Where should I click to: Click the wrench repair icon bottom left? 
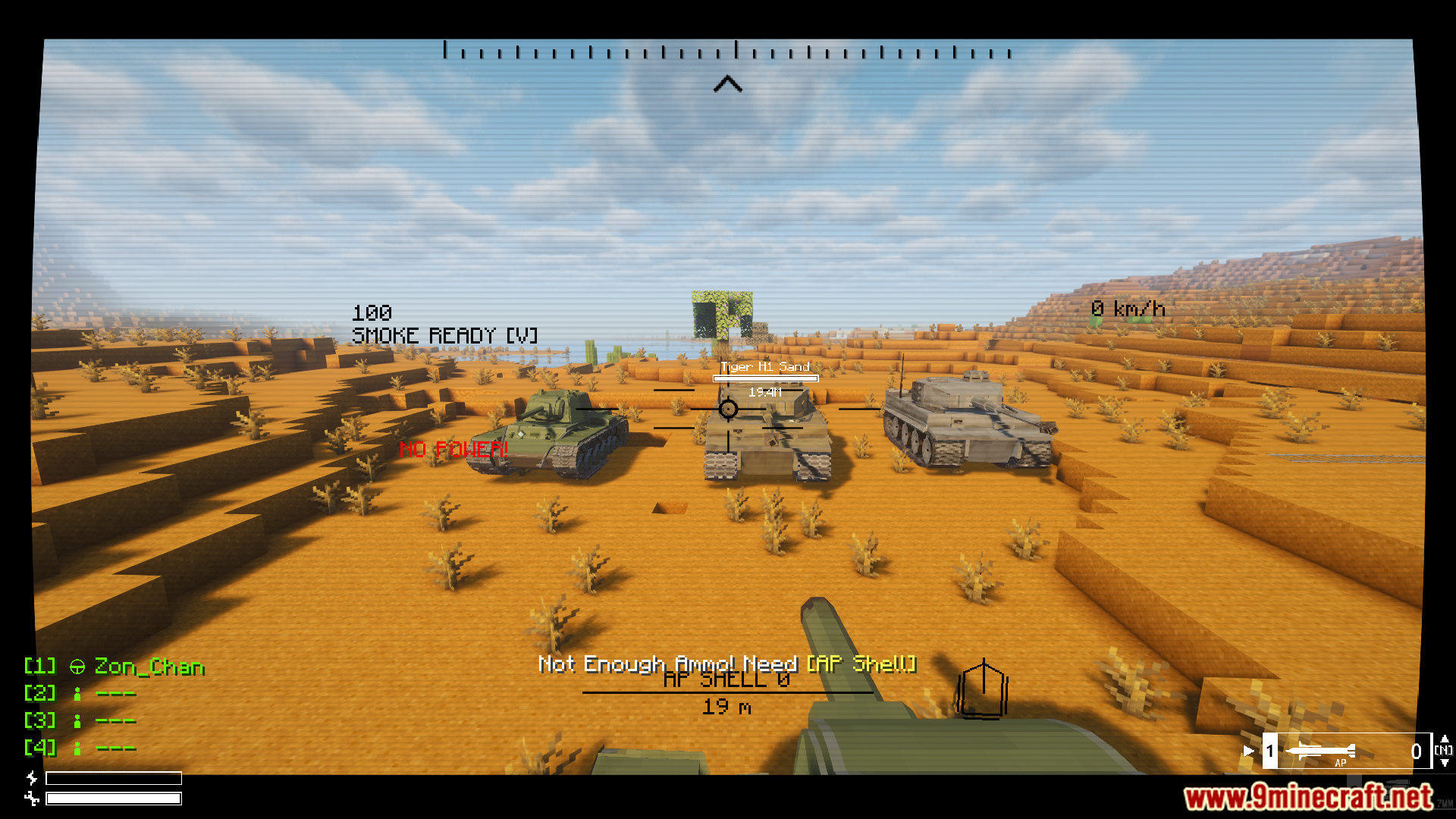tap(31, 799)
